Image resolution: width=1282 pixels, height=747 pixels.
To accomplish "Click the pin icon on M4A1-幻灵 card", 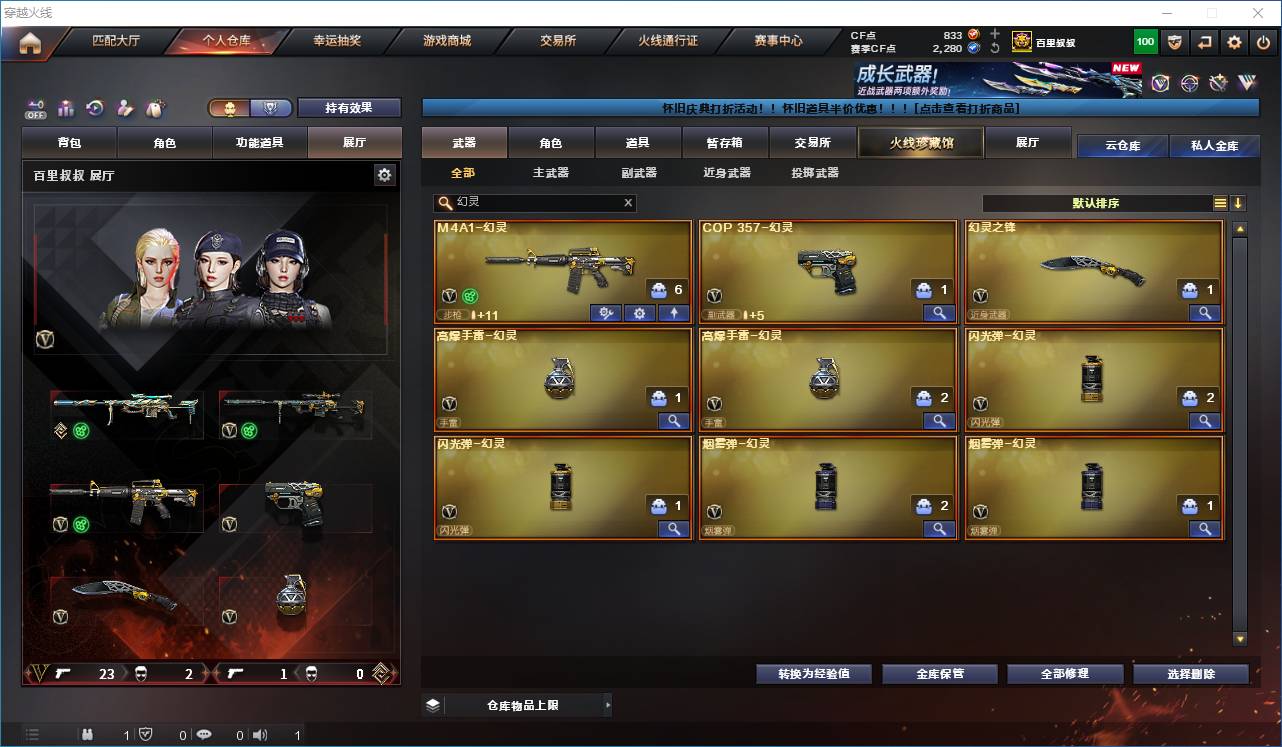I will [x=673, y=313].
